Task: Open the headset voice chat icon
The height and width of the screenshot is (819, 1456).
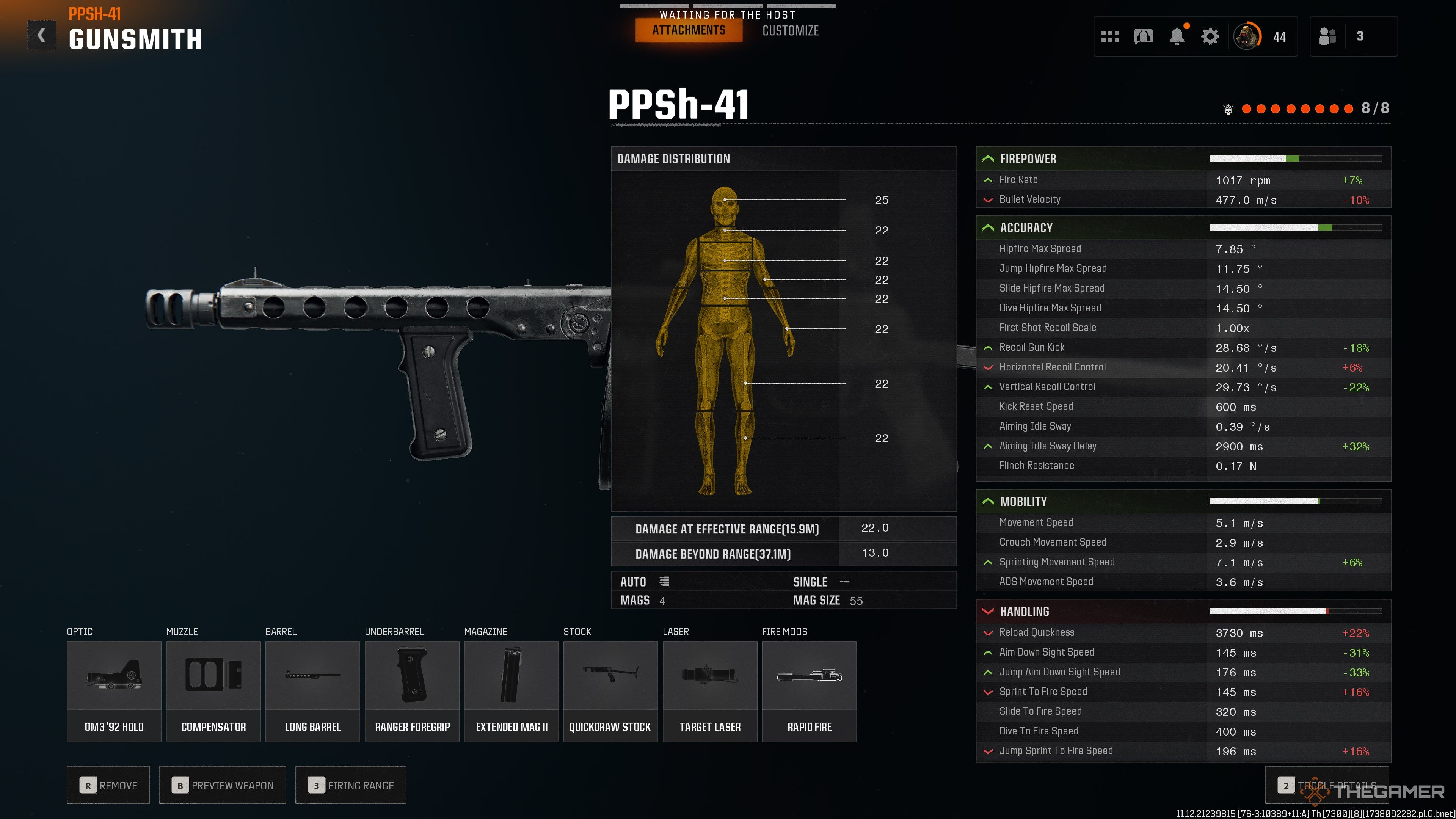Action: pyautogui.click(x=1143, y=37)
